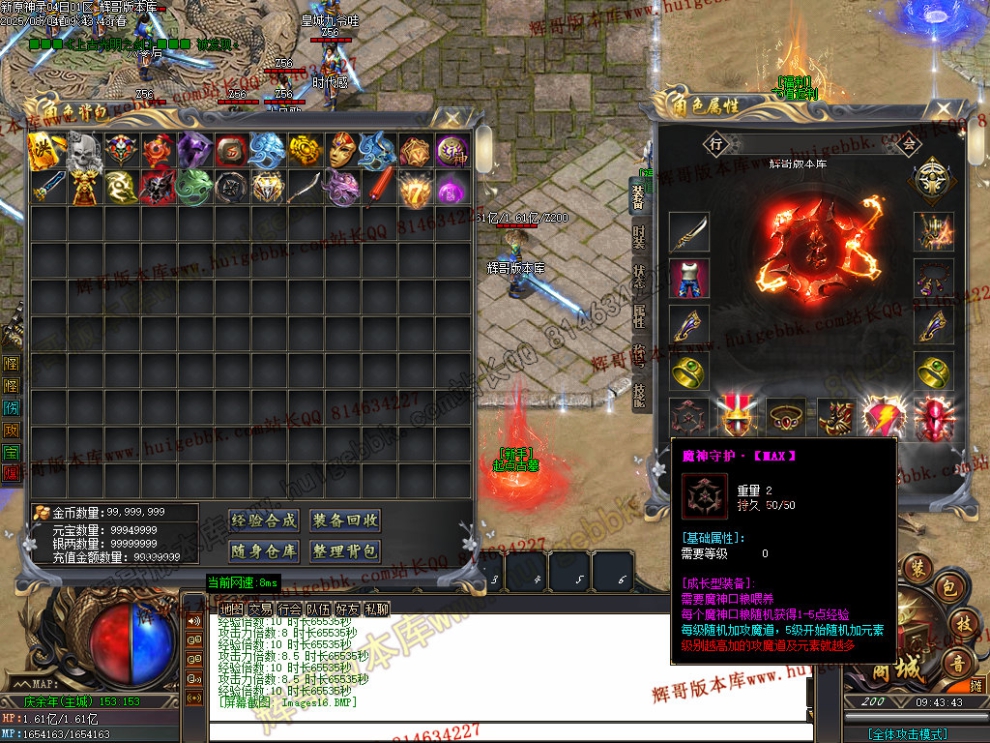This screenshot has width=990, height=743.
Task: Select the red firecracker stick item
Action: click(x=378, y=186)
